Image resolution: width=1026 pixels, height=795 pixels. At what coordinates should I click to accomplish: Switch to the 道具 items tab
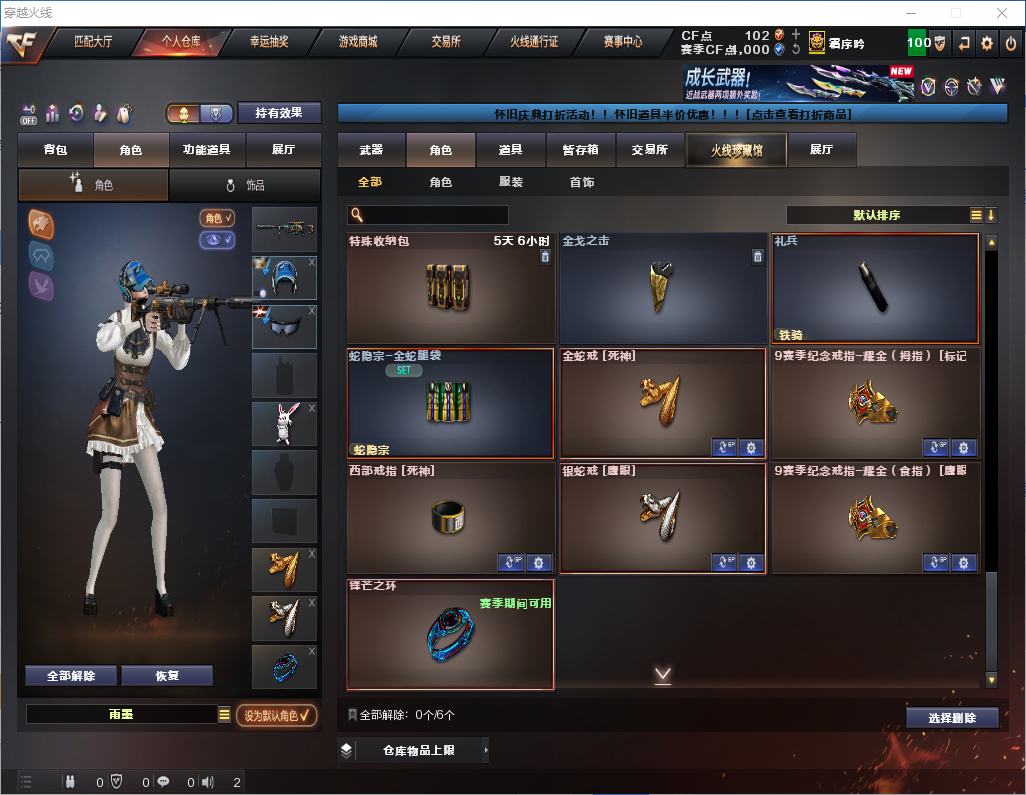pyautogui.click(x=511, y=150)
